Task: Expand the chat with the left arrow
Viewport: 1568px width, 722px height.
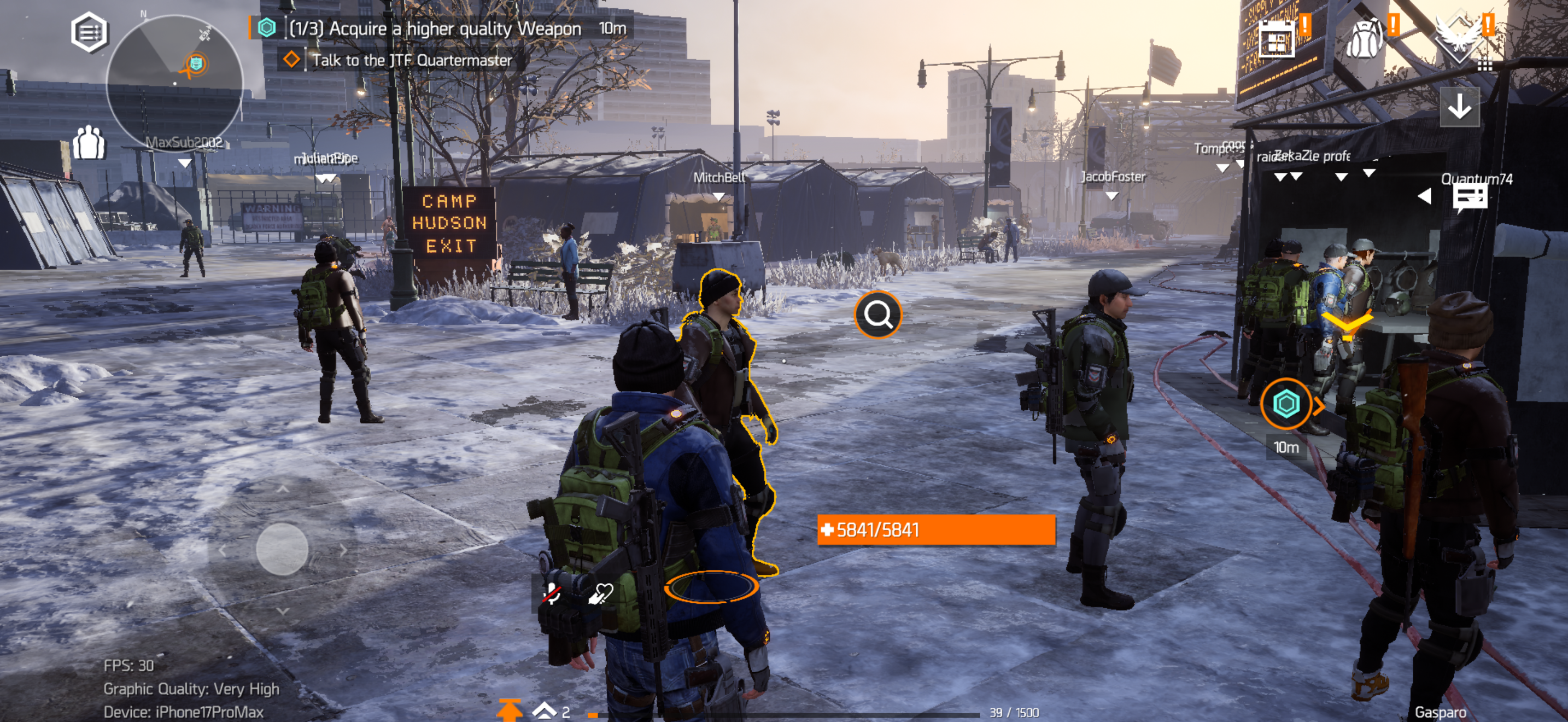Action: [x=1424, y=196]
